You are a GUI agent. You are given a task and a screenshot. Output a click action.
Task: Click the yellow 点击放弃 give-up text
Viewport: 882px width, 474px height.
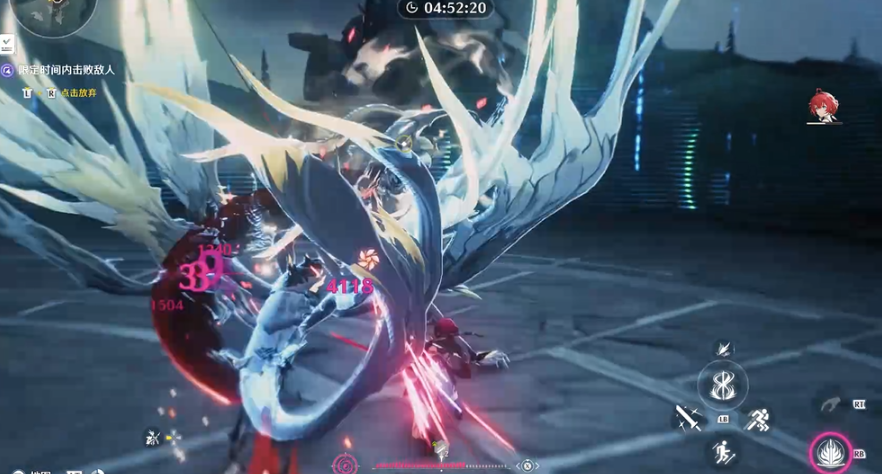click(78, 93)
